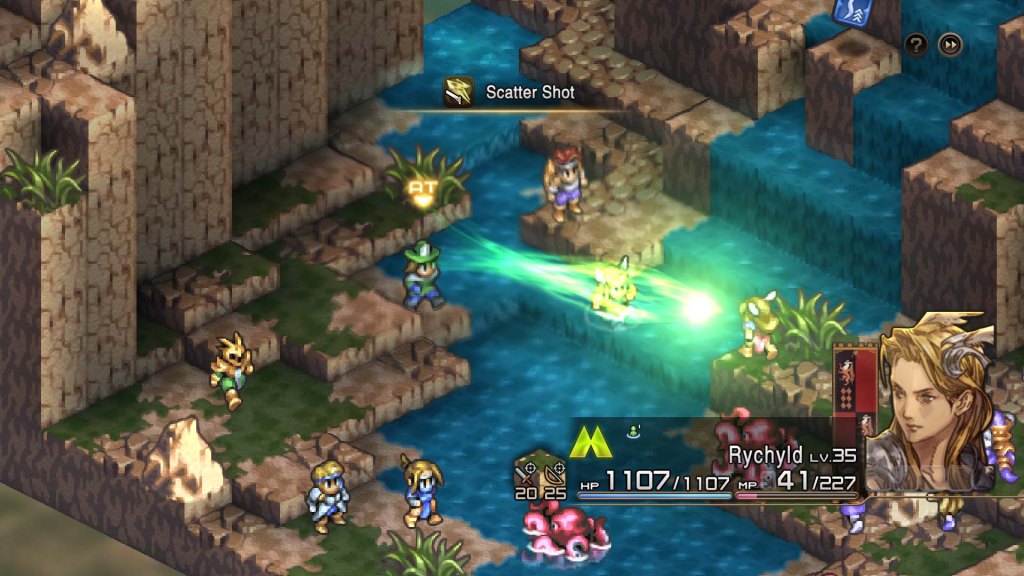The image size is (1024, 576).
Task: Click Rychyld's green wind element emblem
Action: click(591, 442)
